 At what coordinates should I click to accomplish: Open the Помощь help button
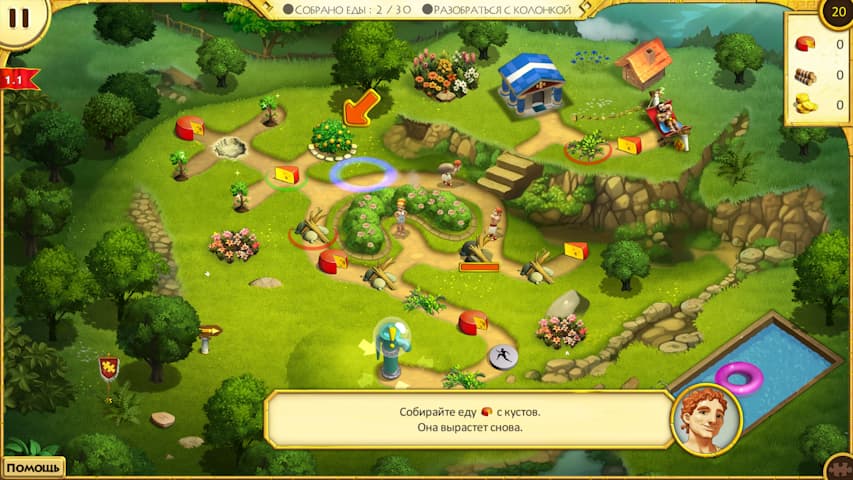coord(31,467)
